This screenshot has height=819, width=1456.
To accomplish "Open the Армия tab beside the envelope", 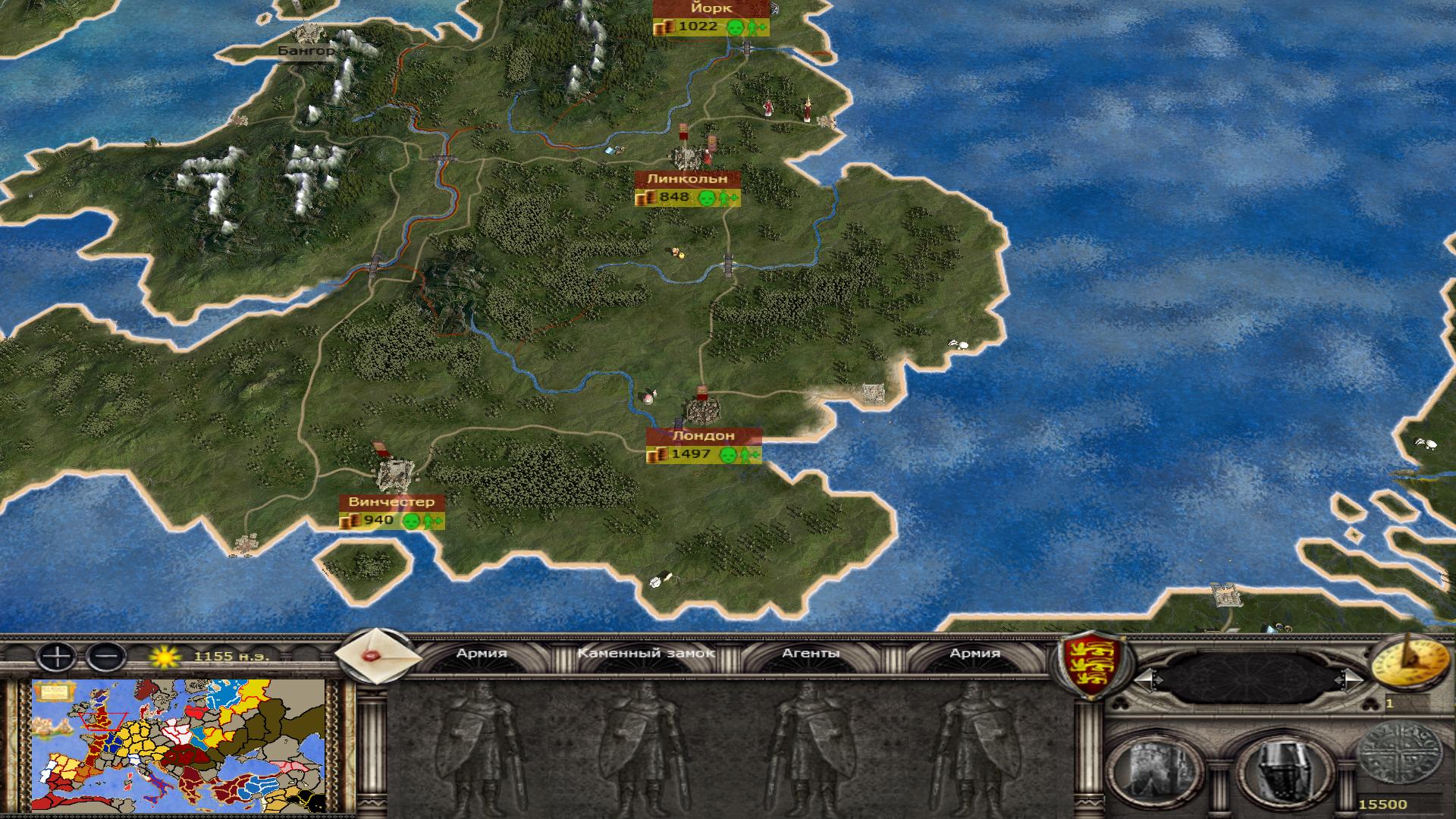I will click(x=482, y=653).
